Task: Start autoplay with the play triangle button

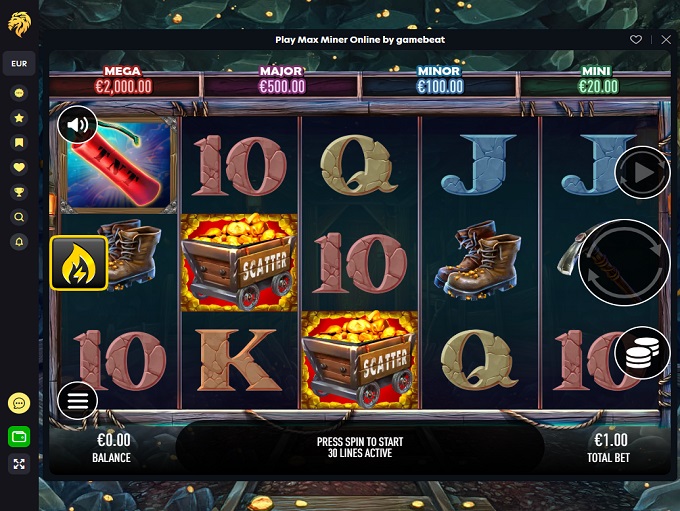Action: pyautogui.click(x=642, y=174)
